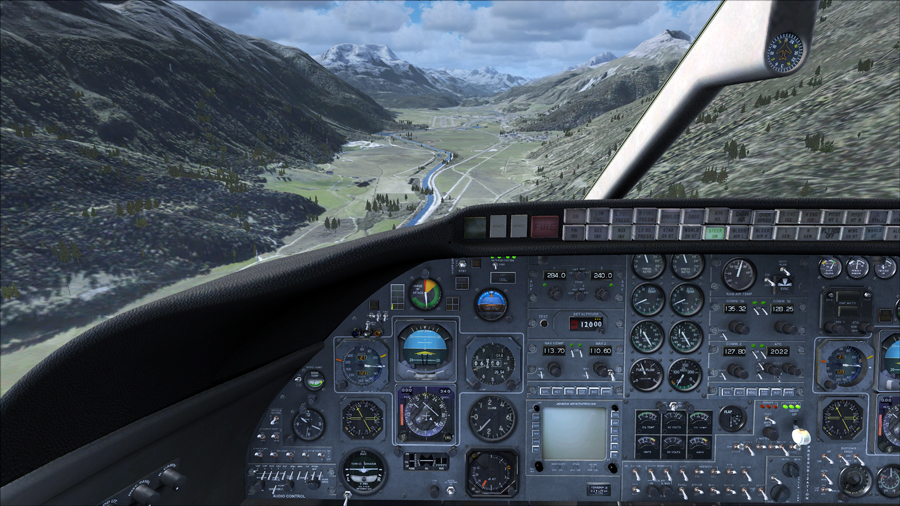Adjust the NAV 2 frequency knob
Image resolution: width=900 pixels, height=506 pixels.
(x=601, y=369)
